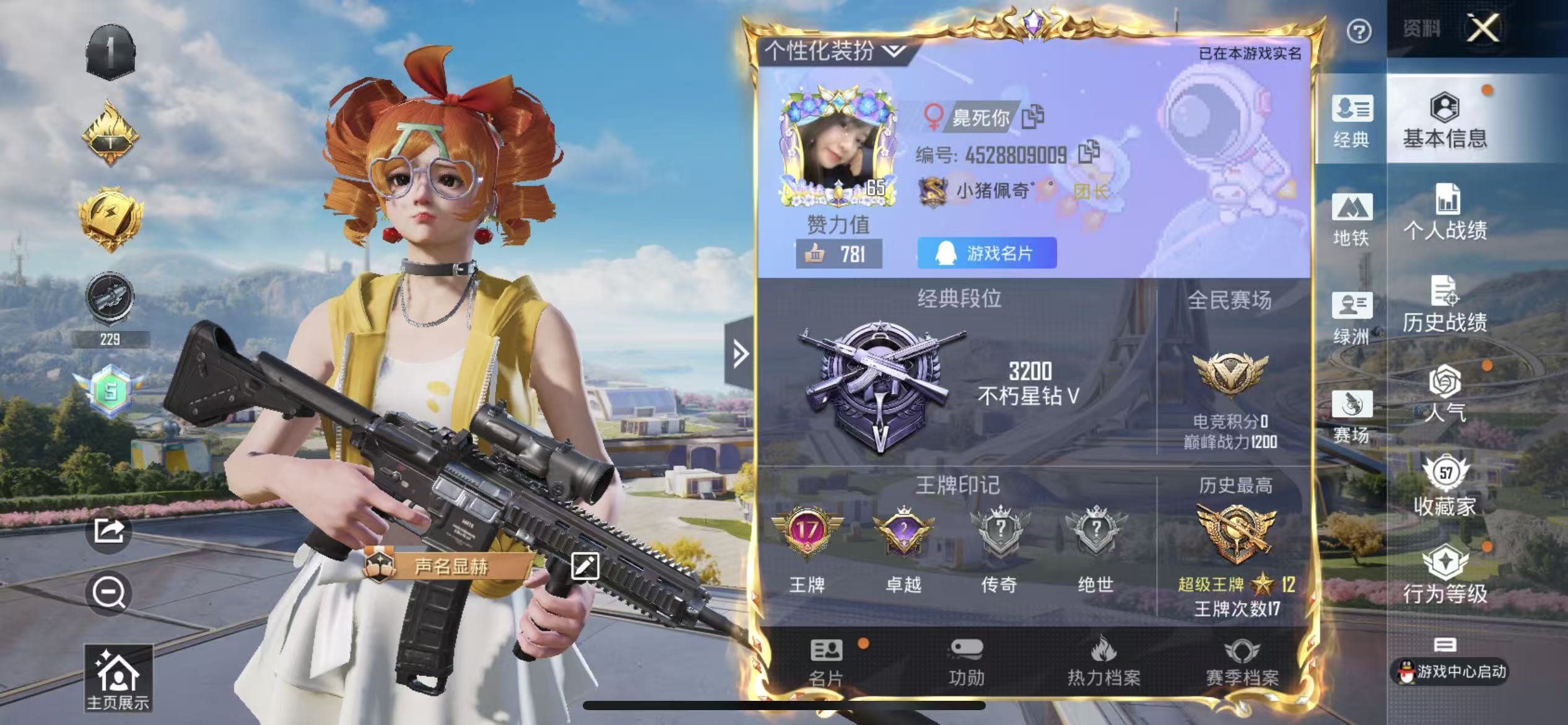Open 个人战绩 personal stats

pos(1445,213)
